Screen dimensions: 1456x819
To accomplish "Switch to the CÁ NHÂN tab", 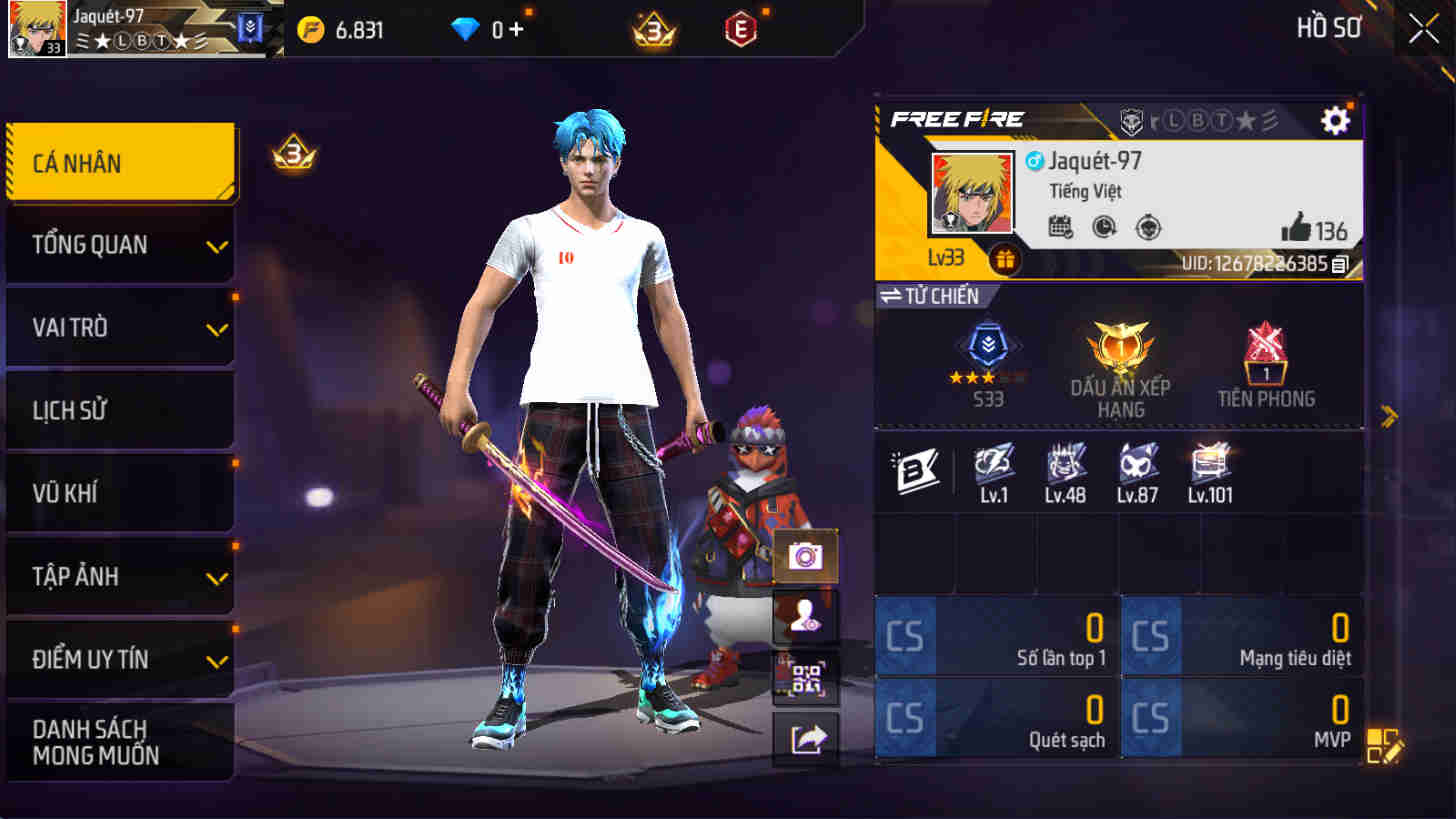I will [120, 162].
